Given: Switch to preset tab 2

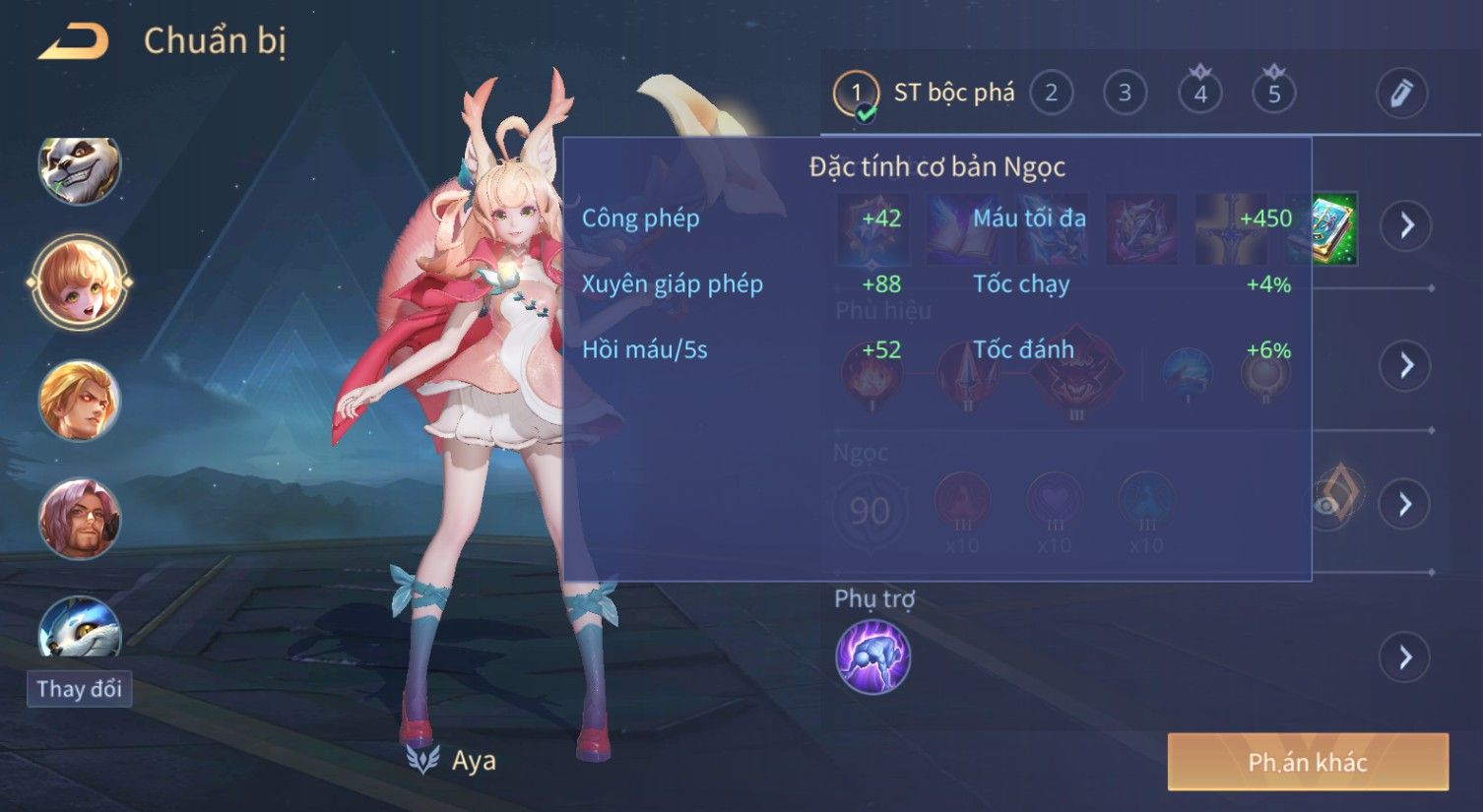Looking at the screenshot, I should pyautogui.click(x=1051, y=94).
